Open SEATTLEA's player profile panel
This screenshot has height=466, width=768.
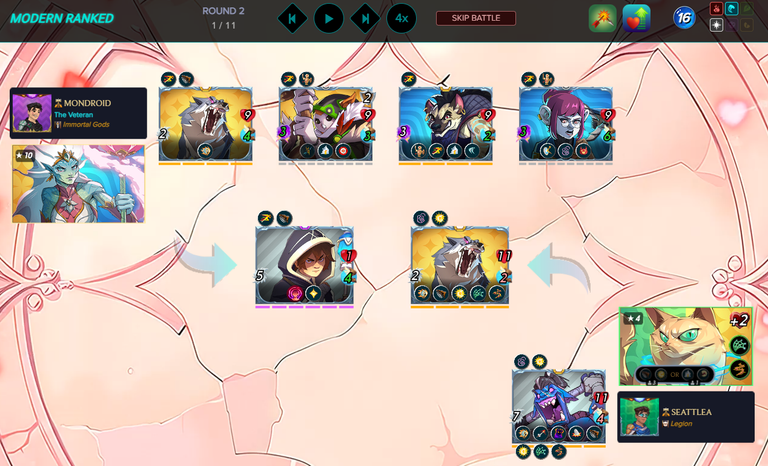[686, 416]
